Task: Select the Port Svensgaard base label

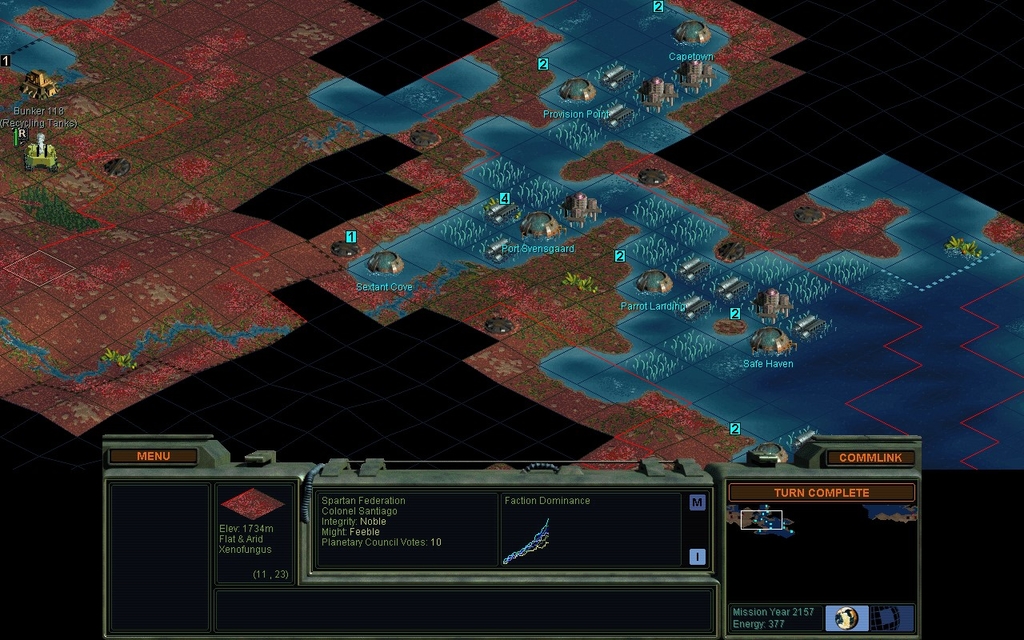Action: coord(538,249)
